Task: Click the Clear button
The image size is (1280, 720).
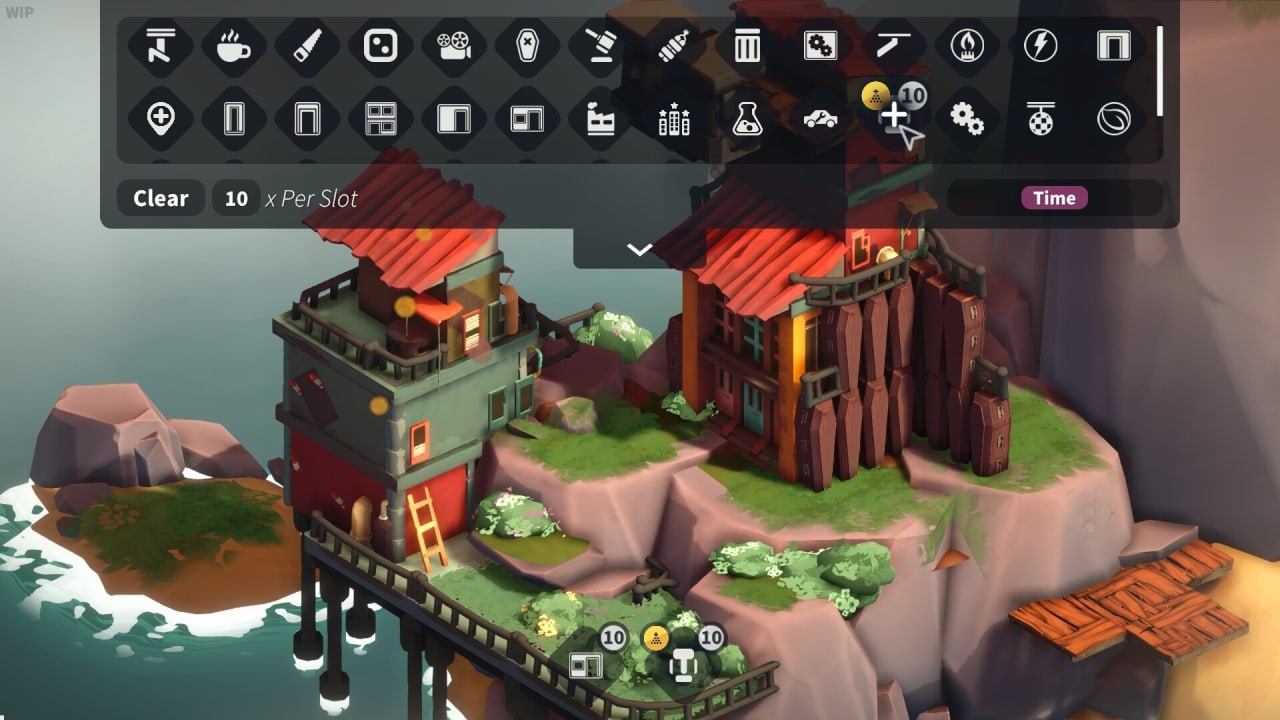Action: tap(160, 198)
